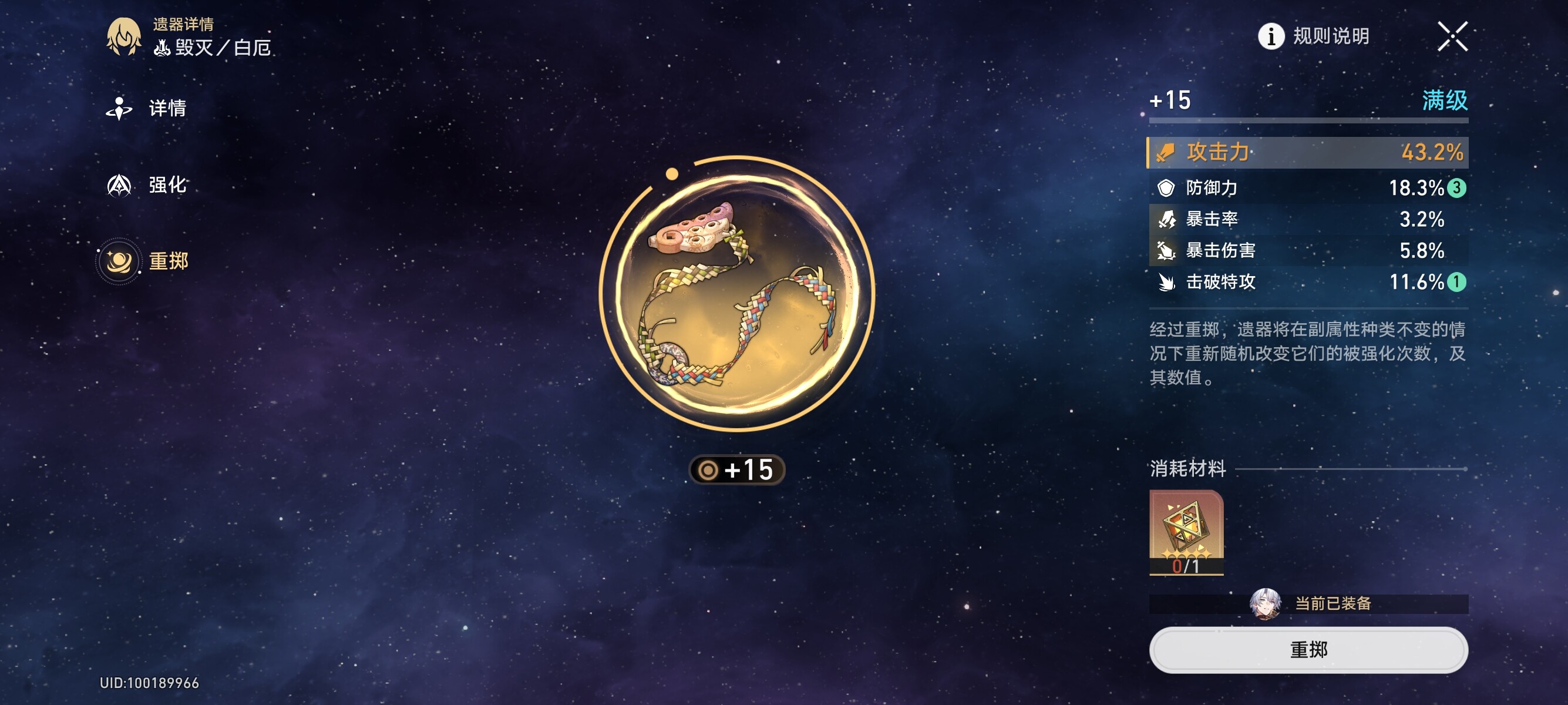
Task: Click the 攻击力 main stat row
Action: [1308, 152]
